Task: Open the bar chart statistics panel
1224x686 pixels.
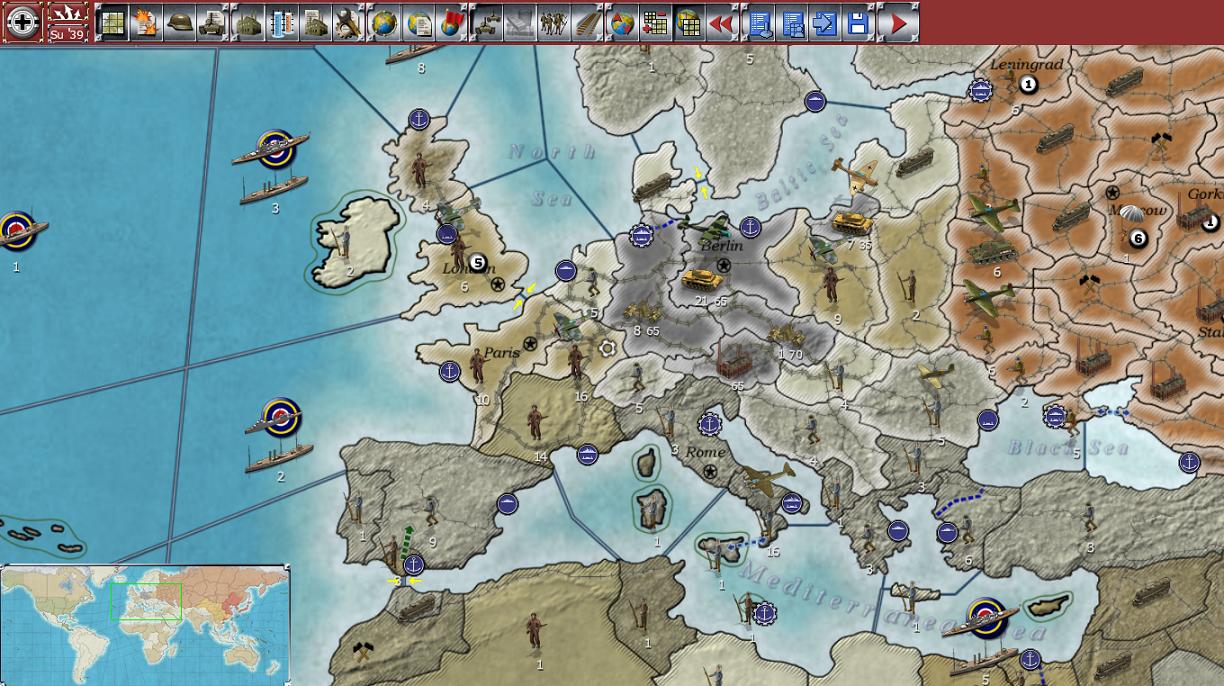Action: pos(282,23)
